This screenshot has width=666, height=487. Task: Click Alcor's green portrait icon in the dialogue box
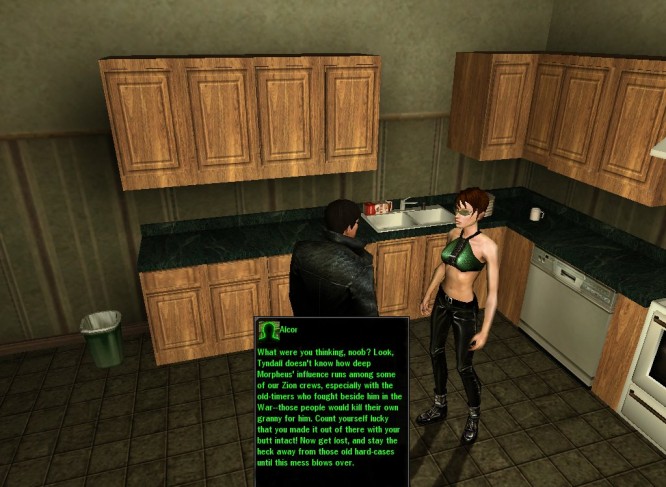tap(267, 329)
